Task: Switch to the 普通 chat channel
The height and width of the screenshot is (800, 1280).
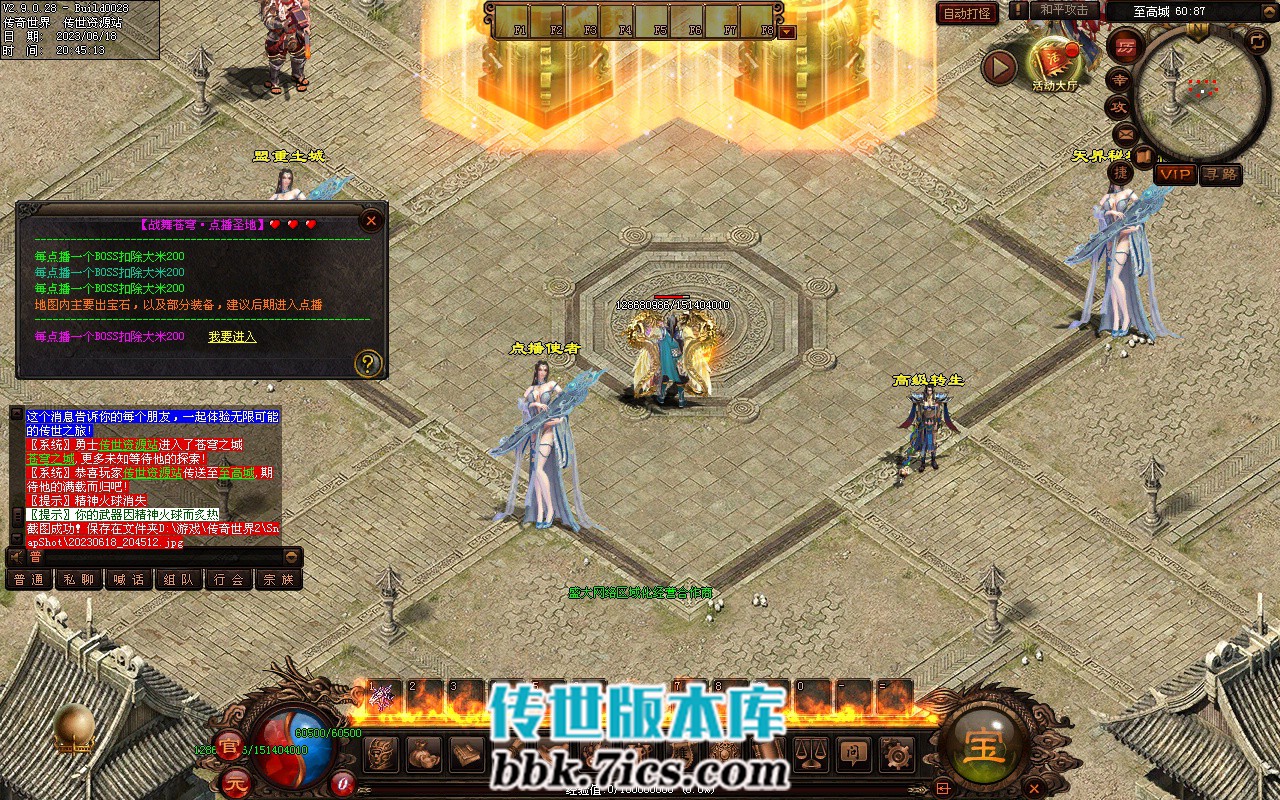Action: click(x=29, y=579)
